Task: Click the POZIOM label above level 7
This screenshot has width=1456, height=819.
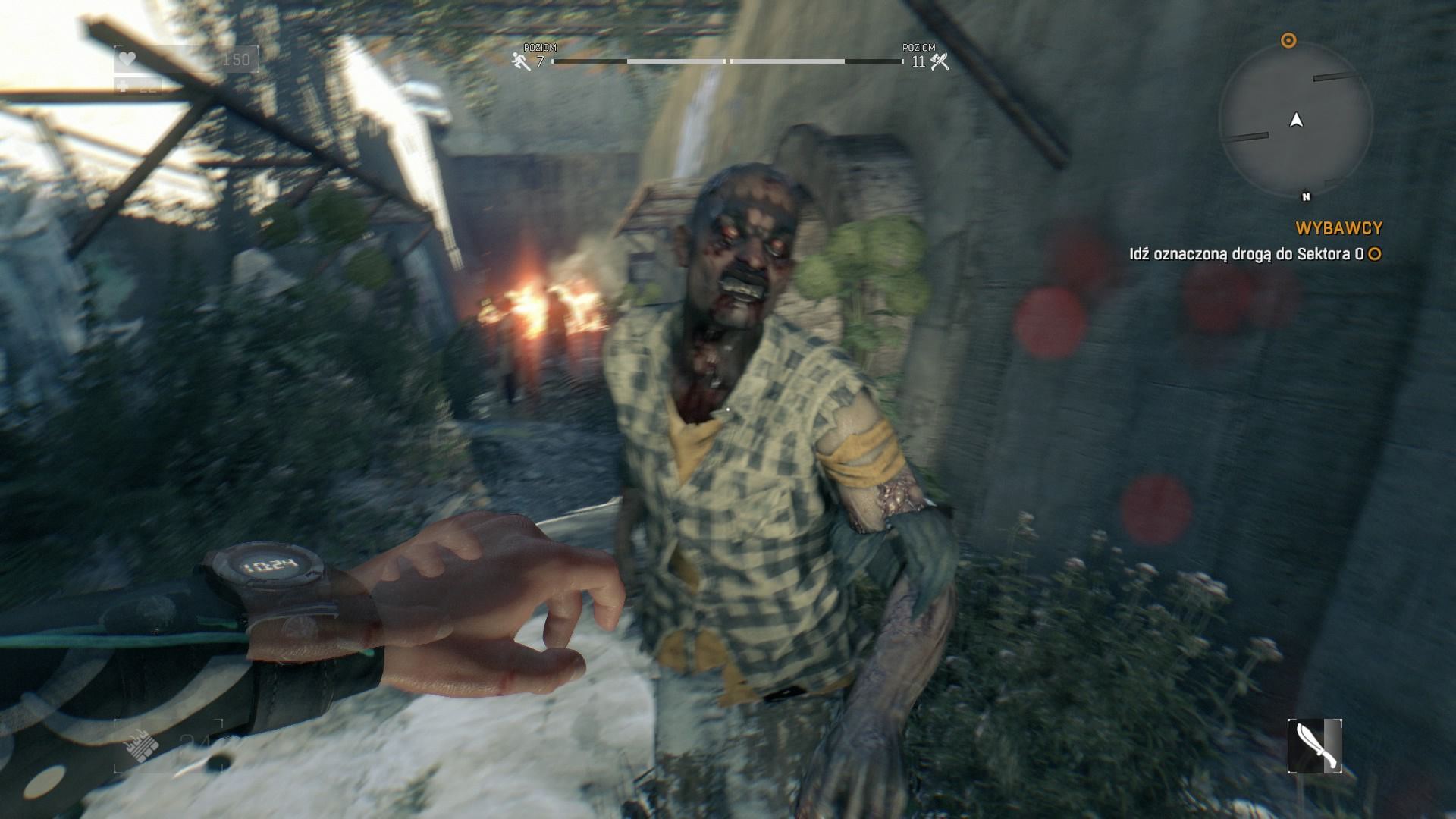Action: click(541, 47)
